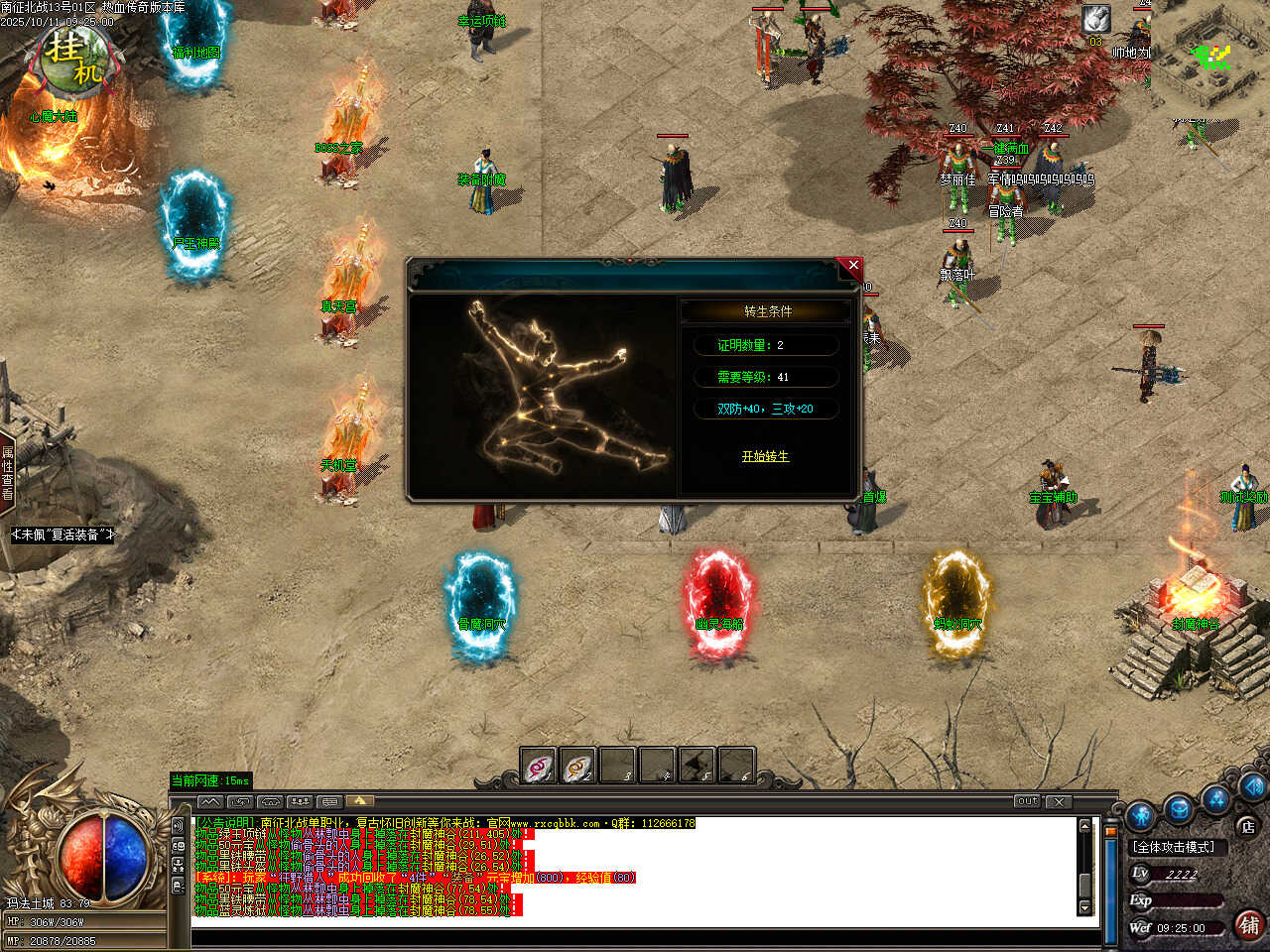
Task: Click the chat panel's out button
Action: (x=1027, y=801)
